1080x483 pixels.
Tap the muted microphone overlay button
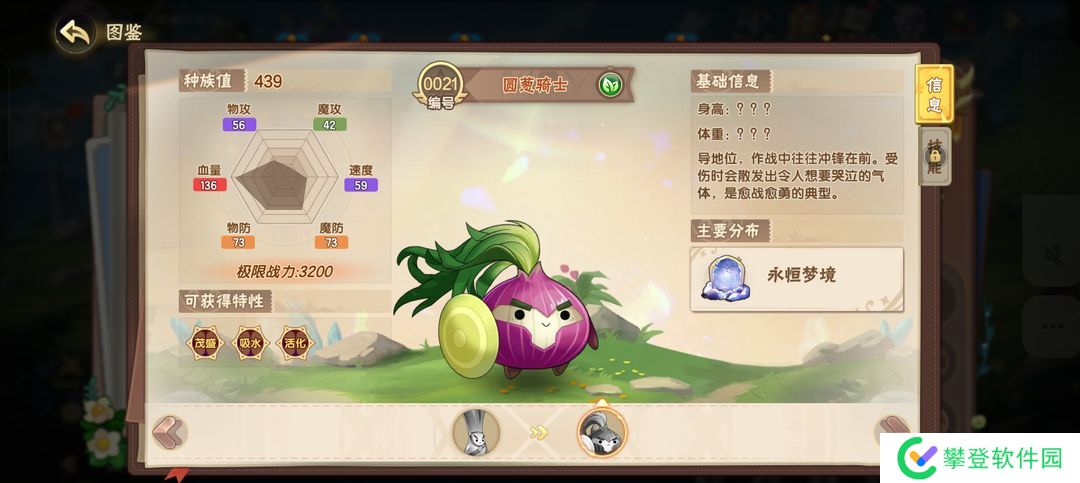pyautogui.click(x=1052, y=249)
